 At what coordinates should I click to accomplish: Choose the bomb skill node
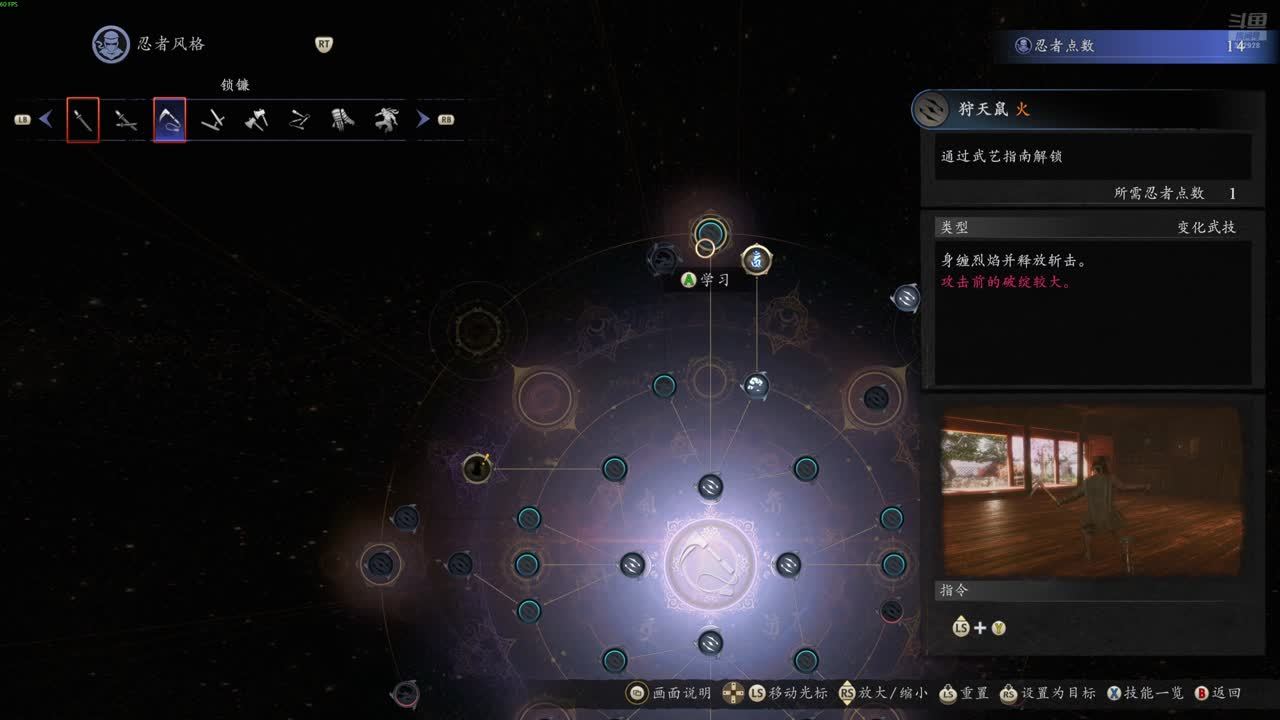pyautogui.click(x=477, y=467)
